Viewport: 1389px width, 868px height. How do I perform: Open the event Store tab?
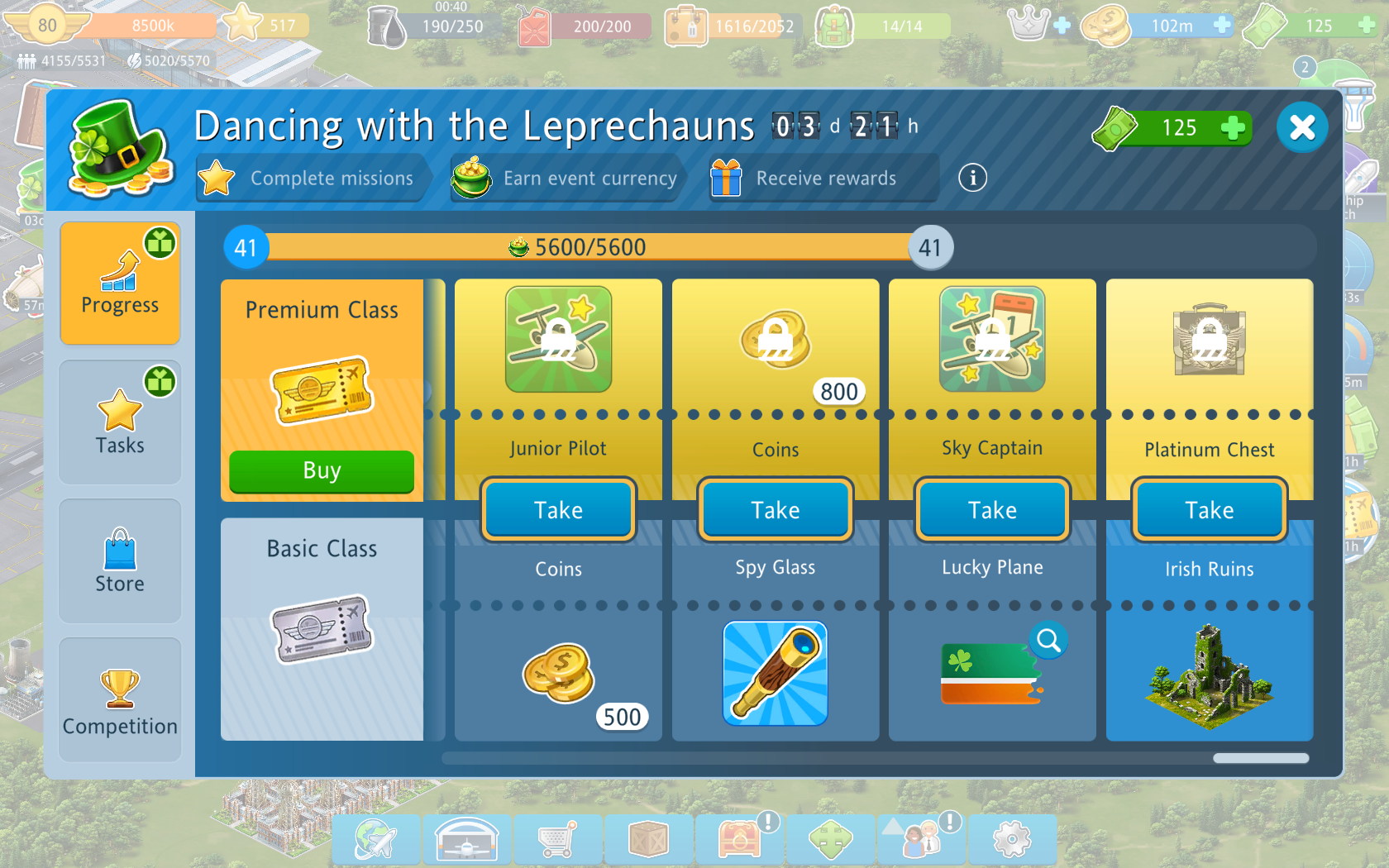[120, 560]
